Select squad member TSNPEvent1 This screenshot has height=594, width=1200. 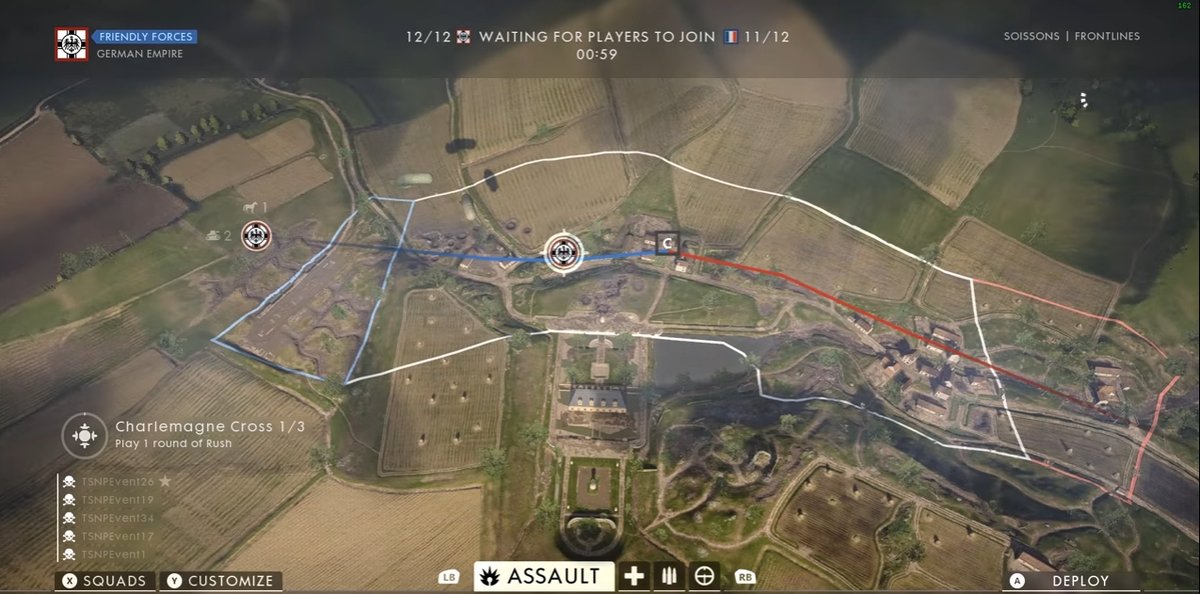tap(114, 554)
